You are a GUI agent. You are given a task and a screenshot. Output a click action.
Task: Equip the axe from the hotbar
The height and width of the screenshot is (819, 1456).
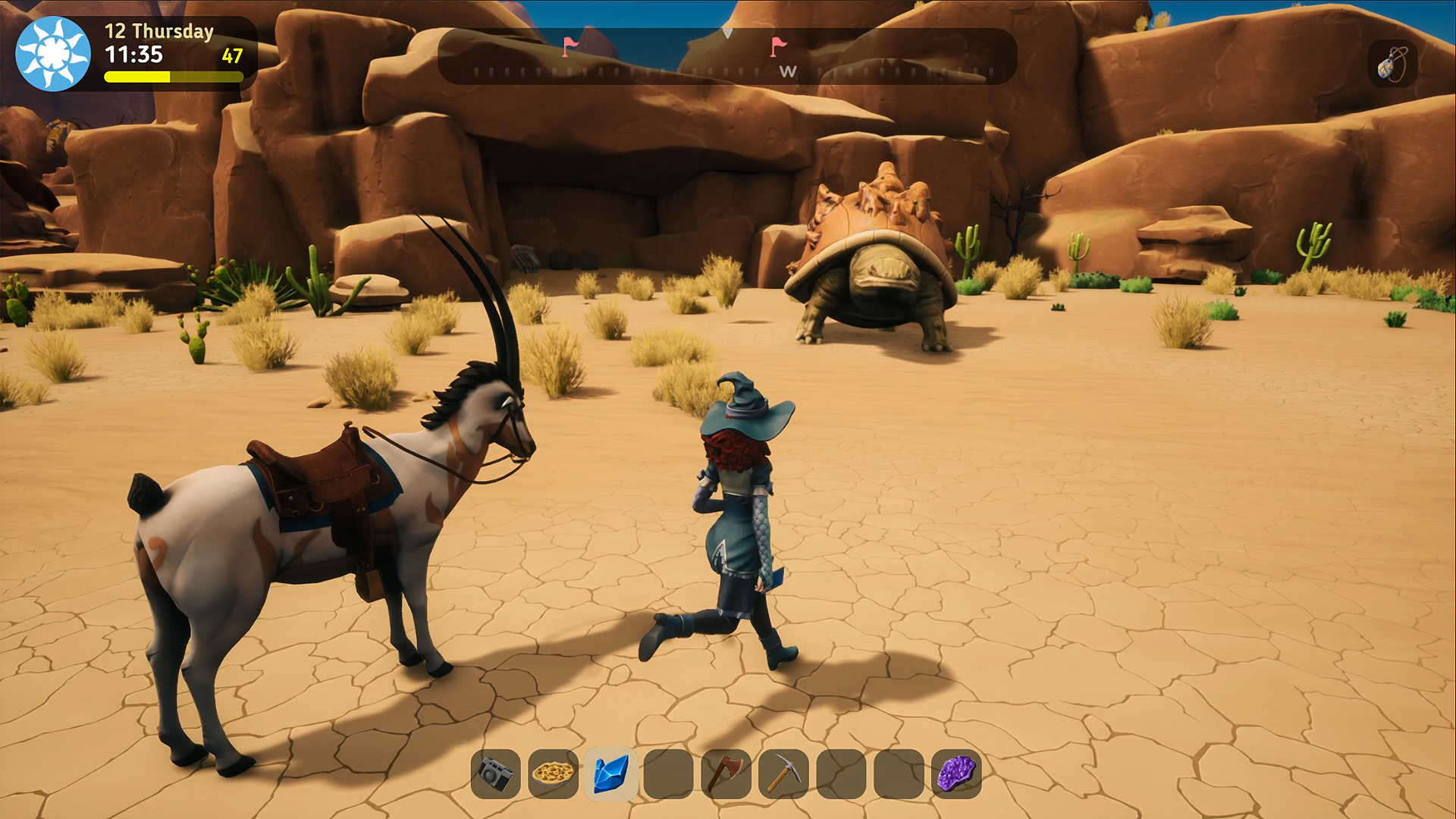pyautogui.click(x=726, y=774)
